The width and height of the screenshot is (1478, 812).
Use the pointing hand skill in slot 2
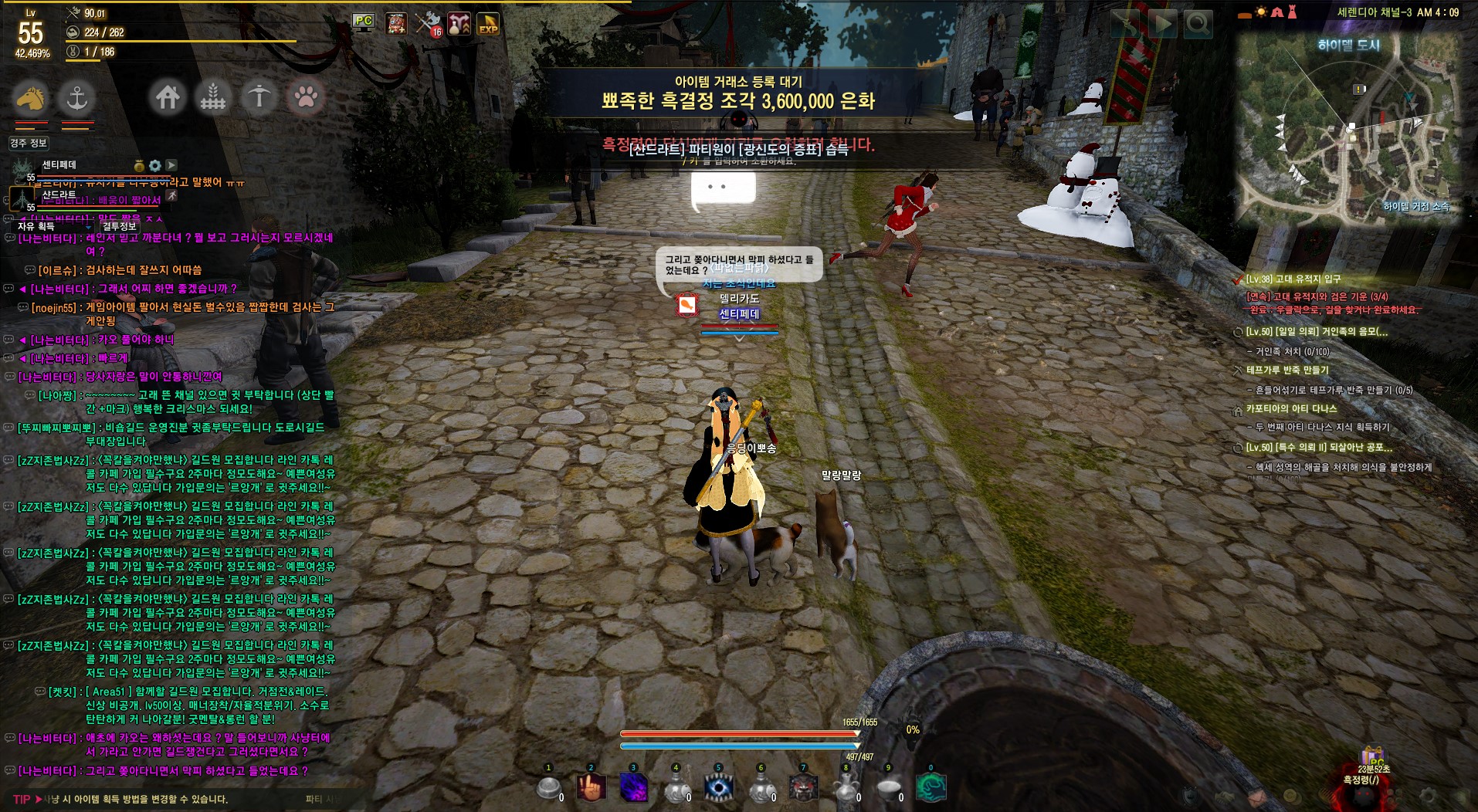(591, 788)
